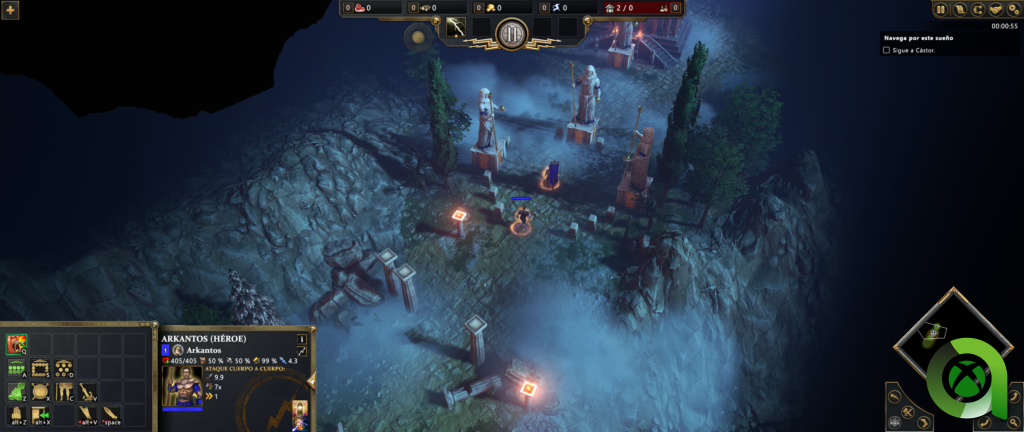Click the alt+V sword command icon

click(x=88, y=414)
